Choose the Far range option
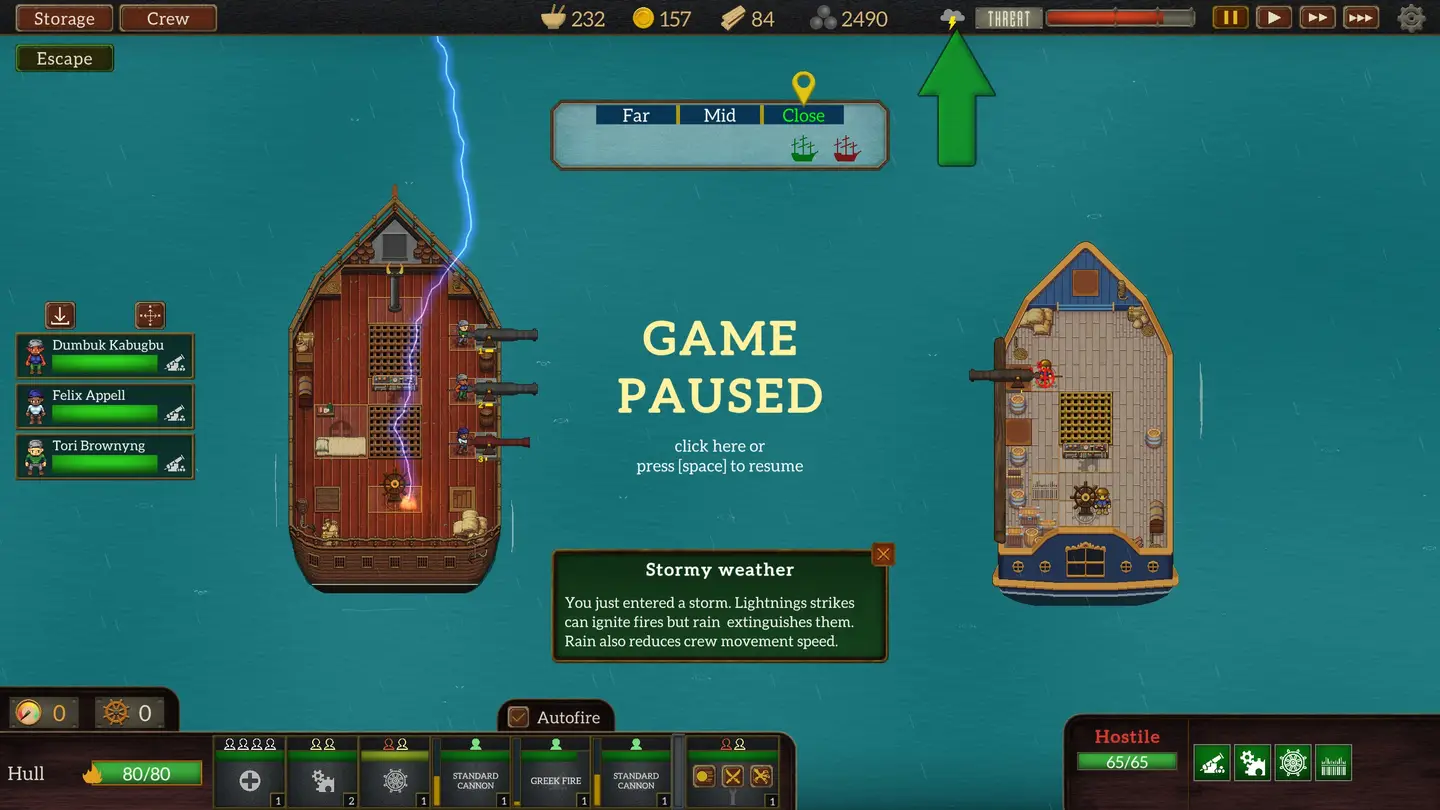Image resolution: width=1440 pixels, height=810 pixels. (636, 115)
